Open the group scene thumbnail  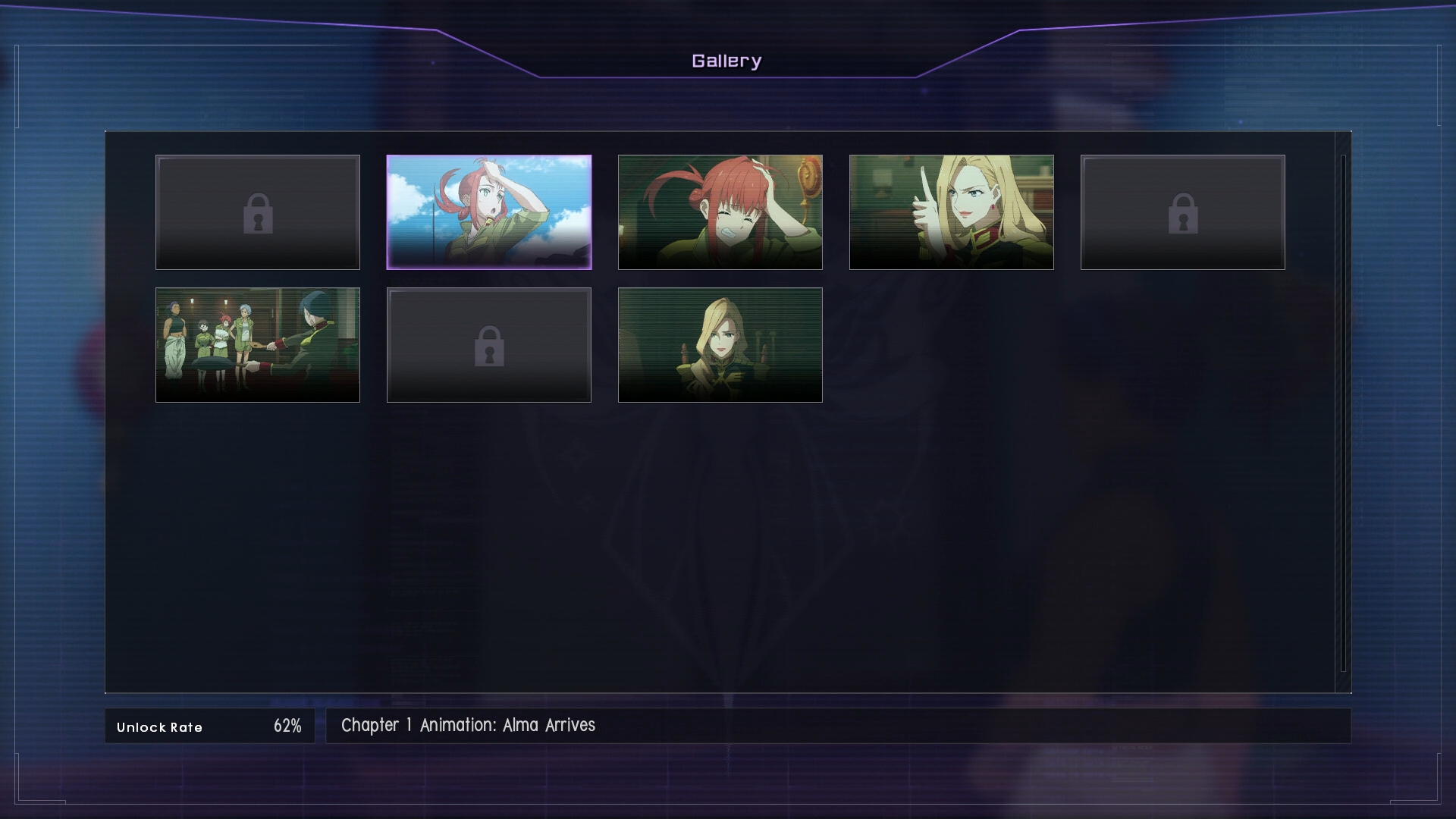point(257,345)
